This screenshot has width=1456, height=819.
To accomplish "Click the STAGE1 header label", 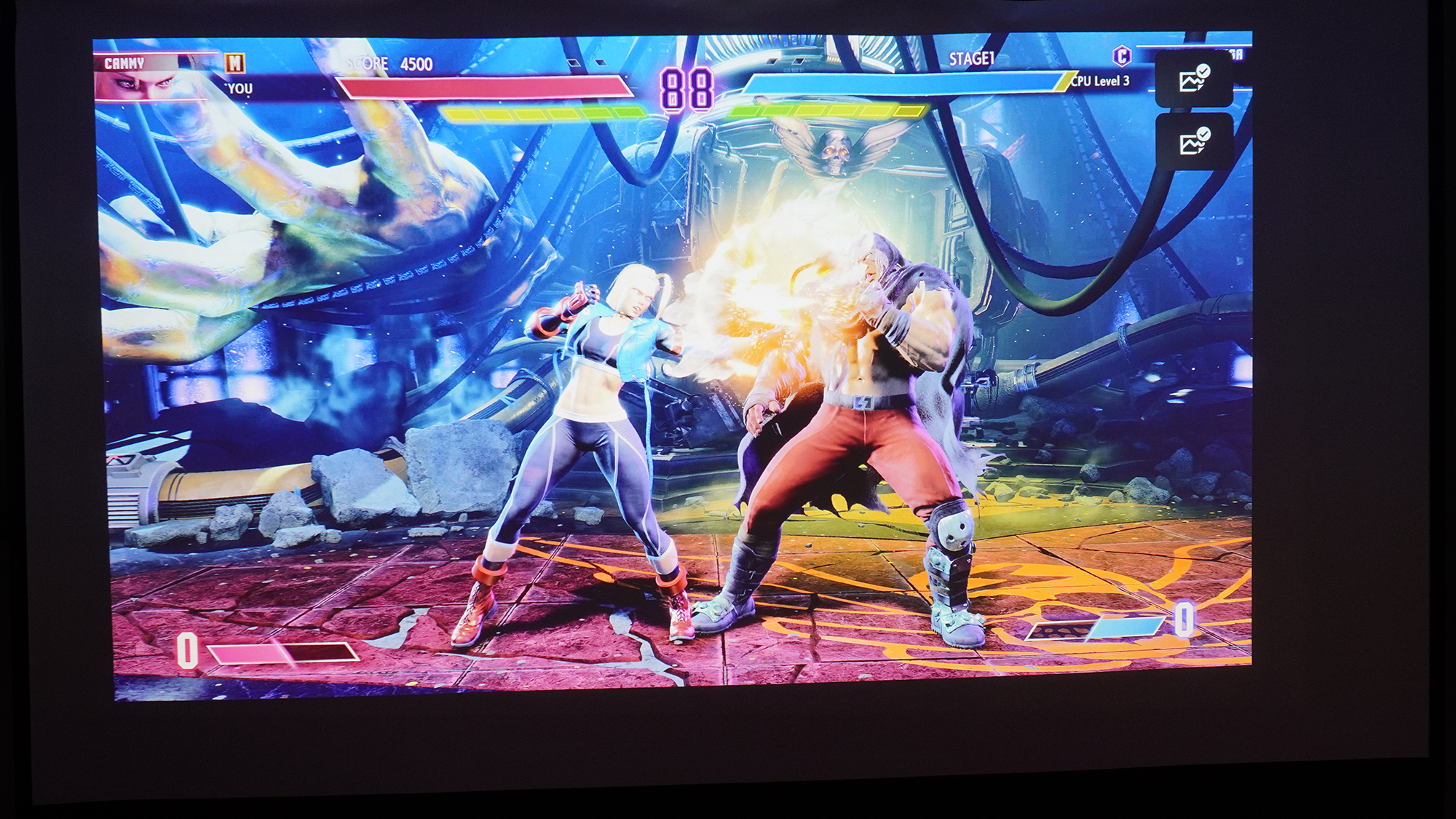I will [x=972, y=56].
